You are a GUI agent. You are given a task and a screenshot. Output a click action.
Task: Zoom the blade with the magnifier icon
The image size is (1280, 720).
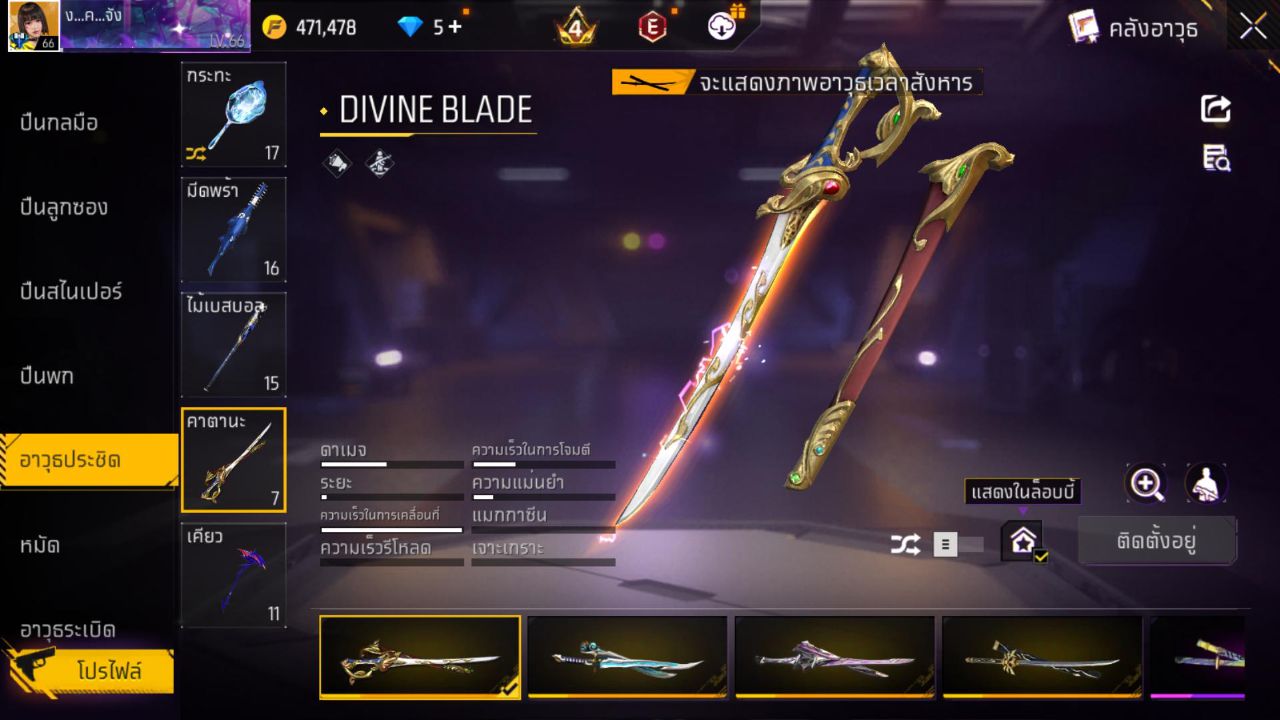1146,485
